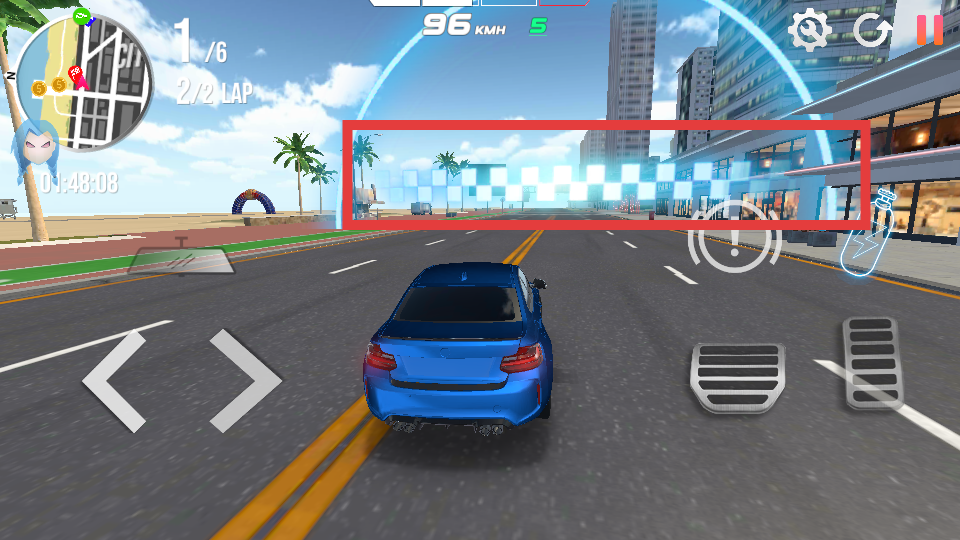Pause the race with the orange pause button
960x540 pixels.
pos(930,30)
